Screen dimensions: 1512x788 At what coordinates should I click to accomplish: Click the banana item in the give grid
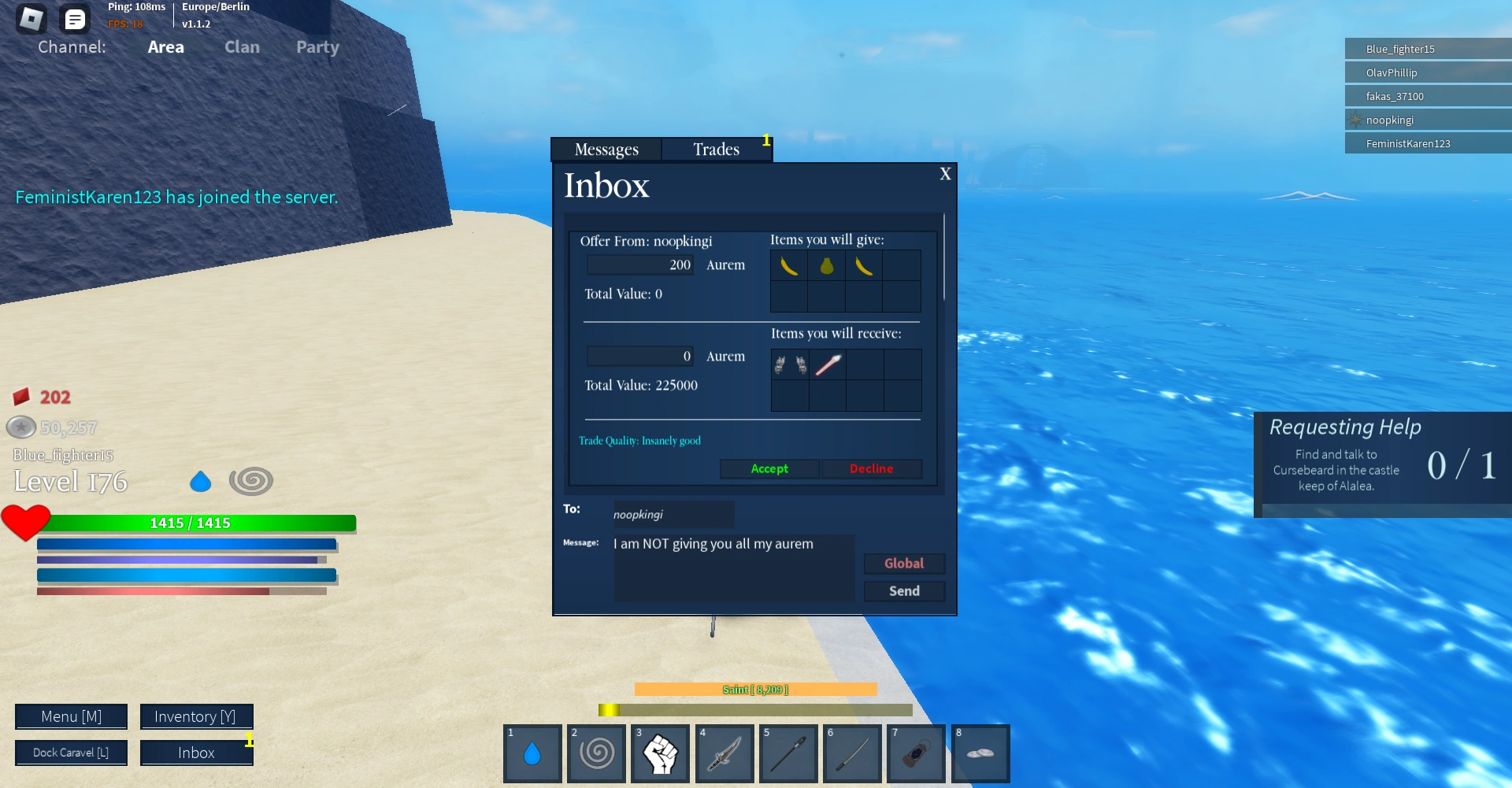coord(788,265)
